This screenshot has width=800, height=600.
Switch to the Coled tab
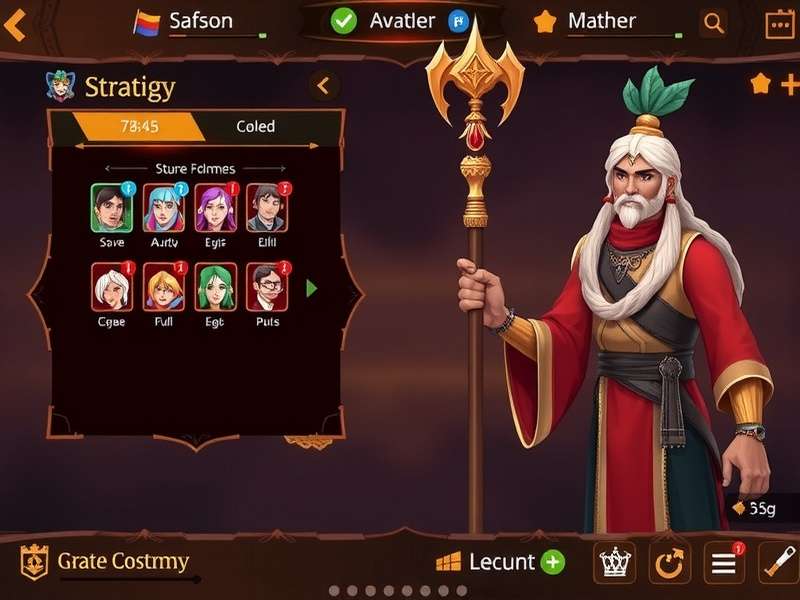coord(256,127)
